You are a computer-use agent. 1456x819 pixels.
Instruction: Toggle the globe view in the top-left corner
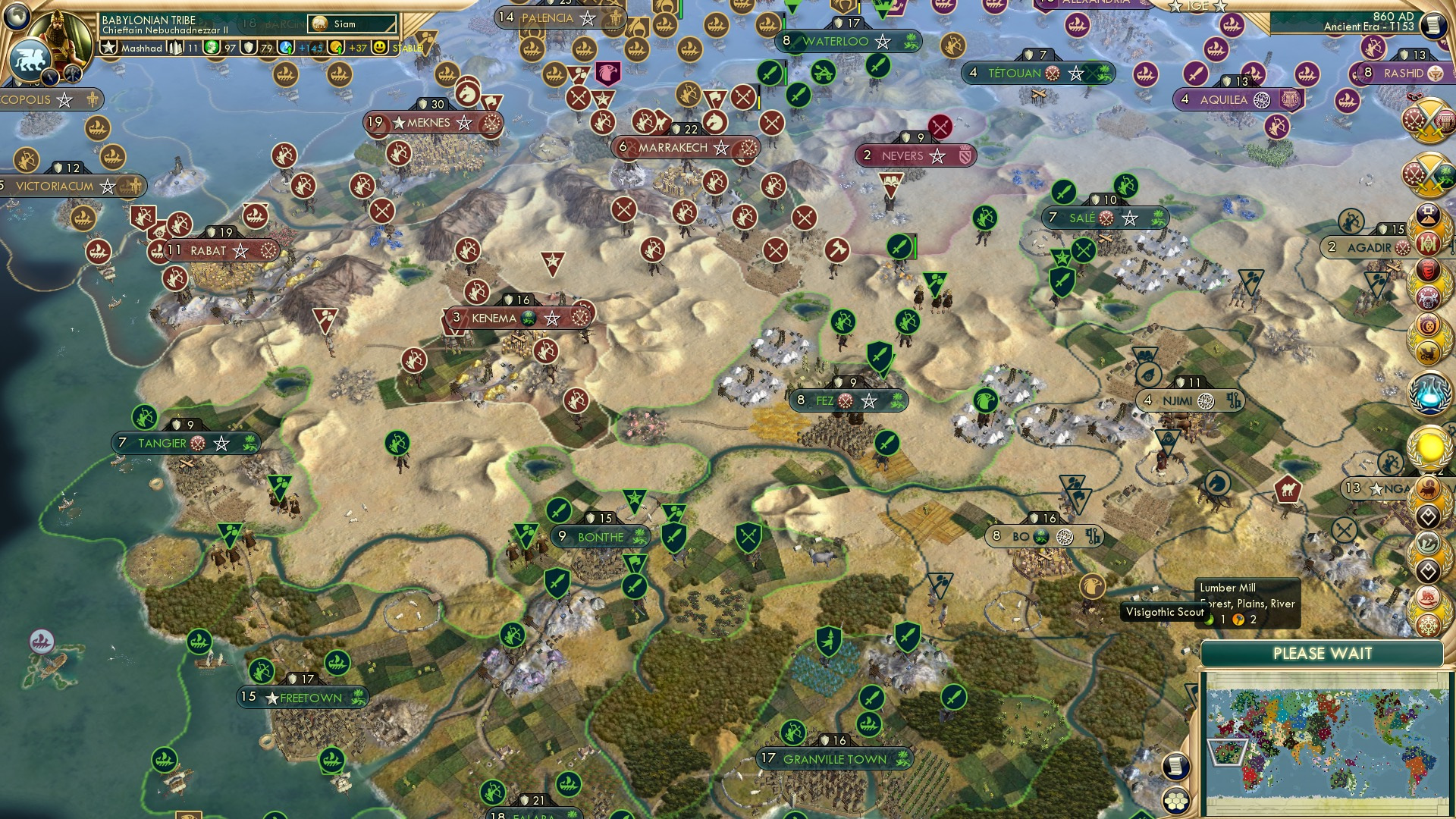(17, 17)
